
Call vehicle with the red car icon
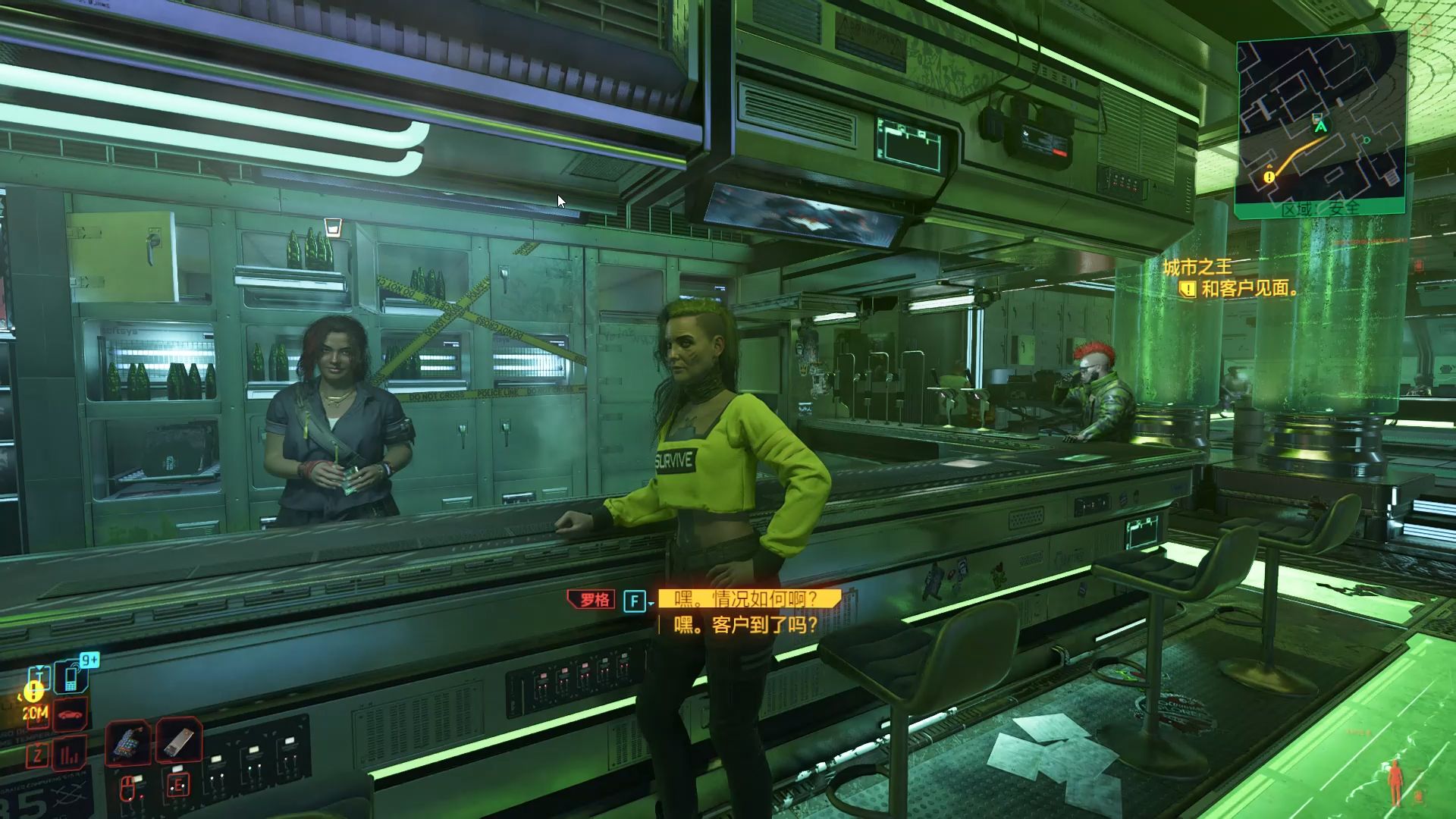[71, 714]
